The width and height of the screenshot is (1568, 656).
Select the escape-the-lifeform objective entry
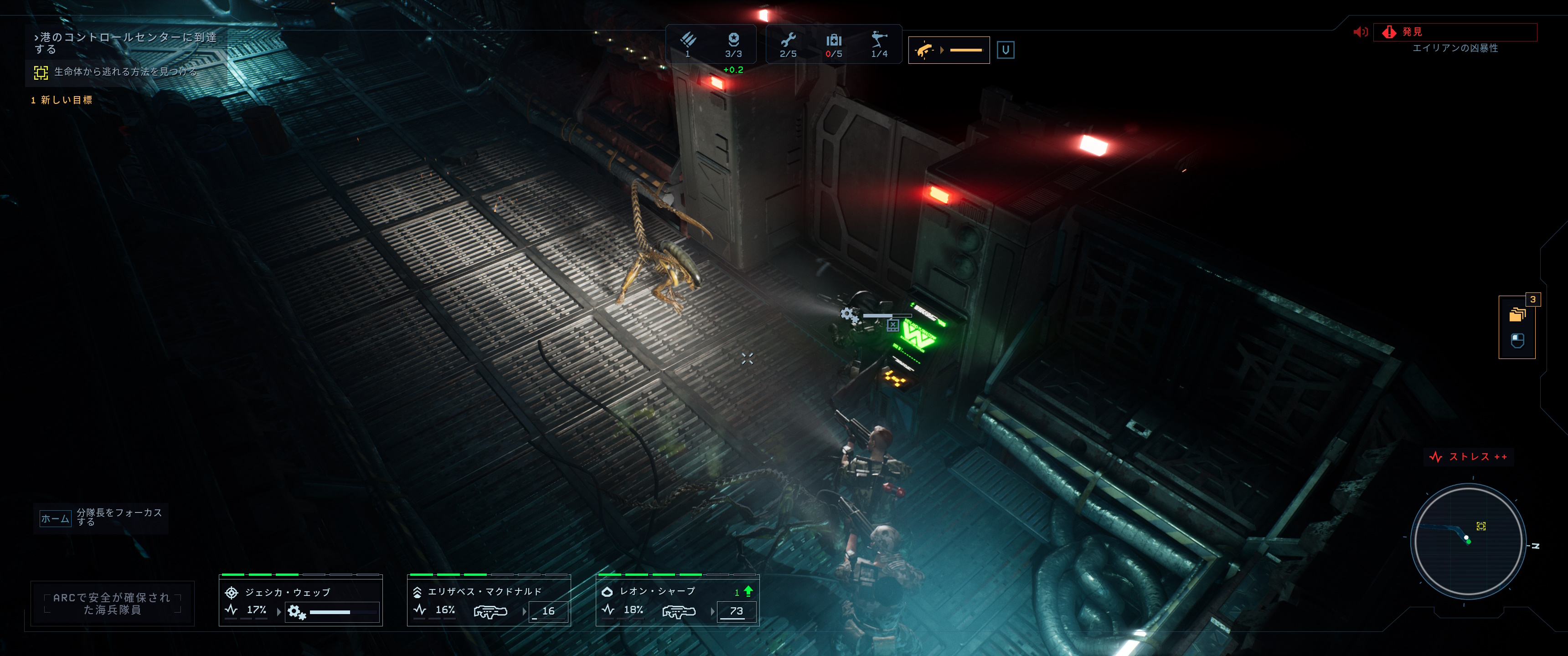pos(125,72)
